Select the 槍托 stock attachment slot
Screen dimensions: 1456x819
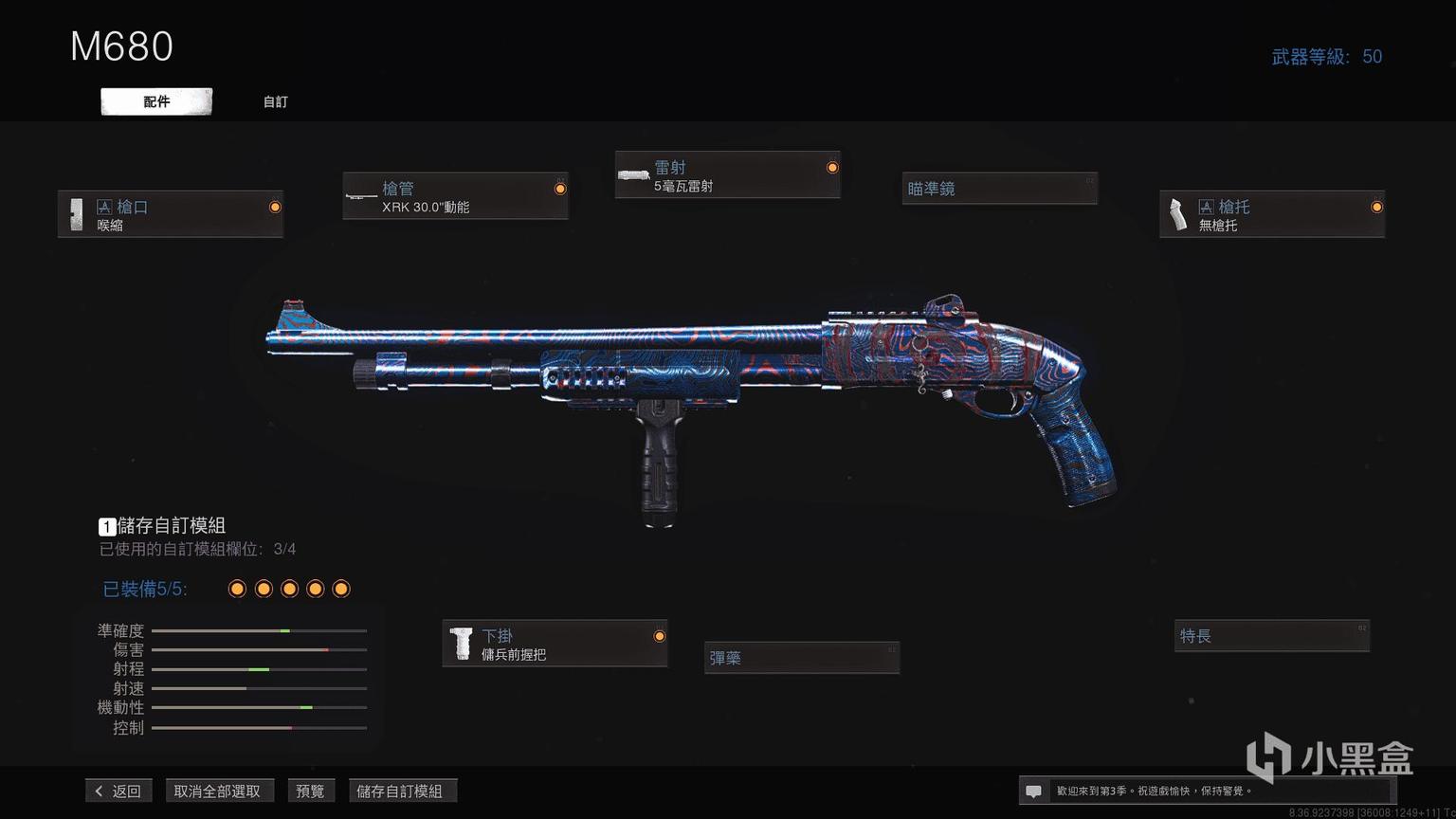click(x=1271, y=214)
